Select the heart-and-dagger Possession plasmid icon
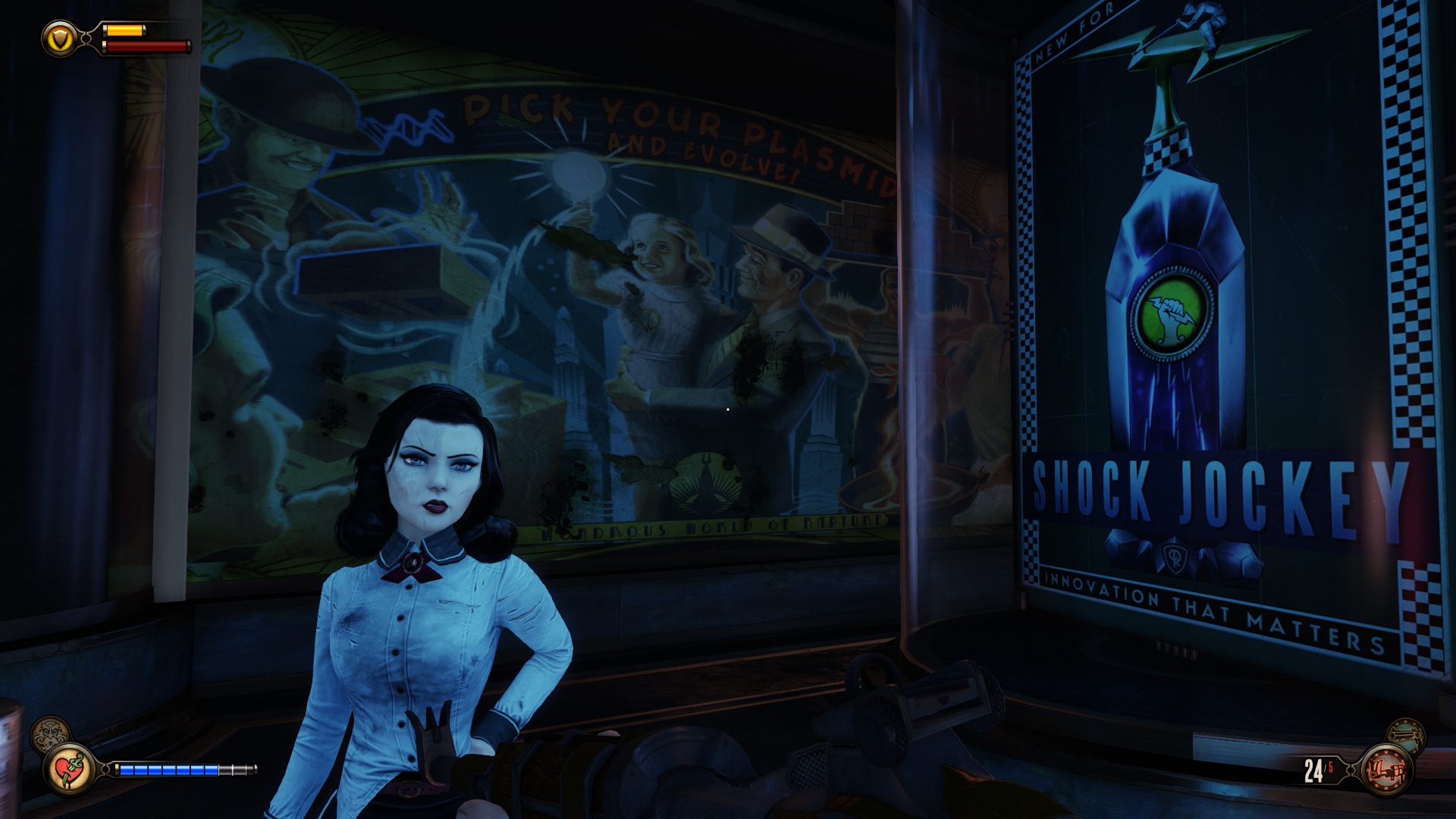This screenshot has height=819, width=1456. pos(69,770)
